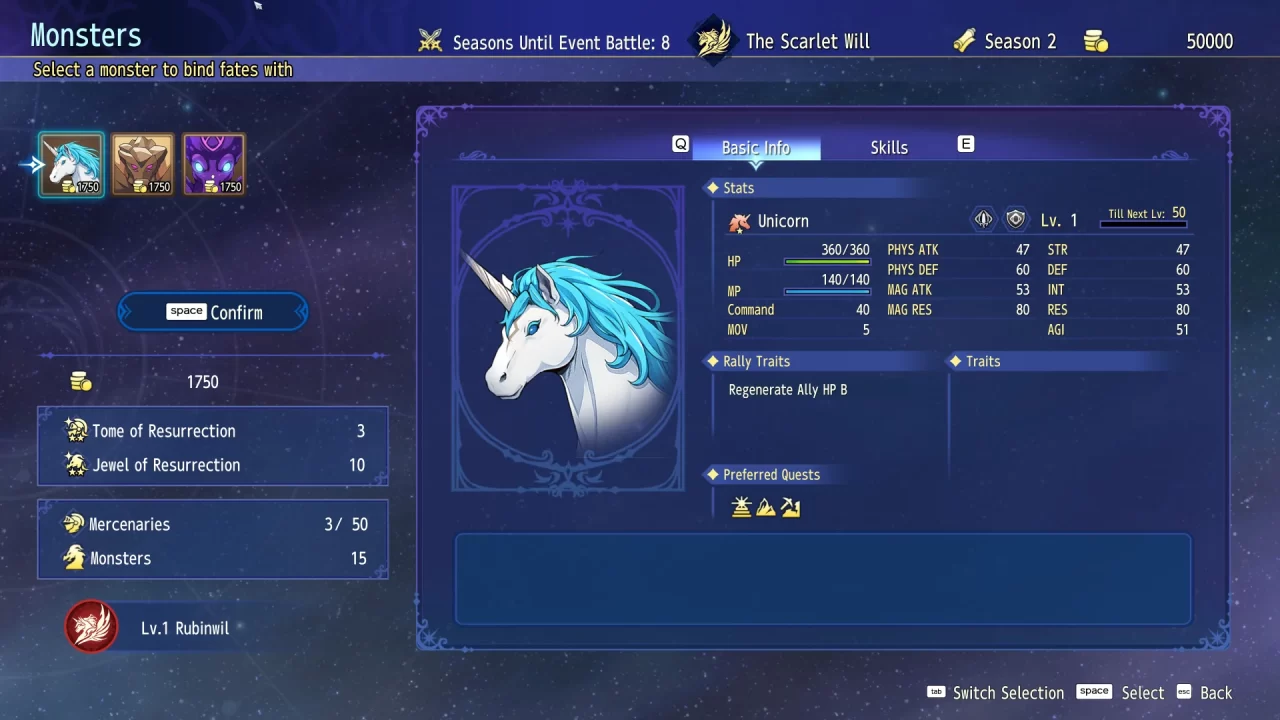Click Back in the bottom bar
This screenshot has width=1280, height=720.
click(1216, 692)
